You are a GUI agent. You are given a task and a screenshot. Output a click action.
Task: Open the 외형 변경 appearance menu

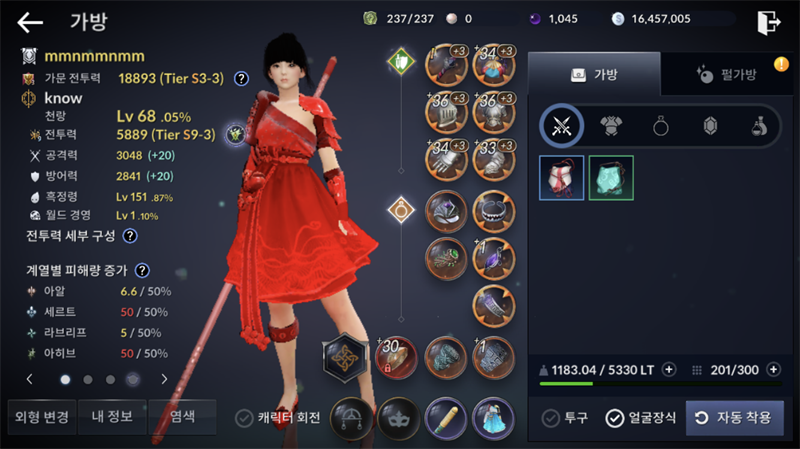point(40,416)
